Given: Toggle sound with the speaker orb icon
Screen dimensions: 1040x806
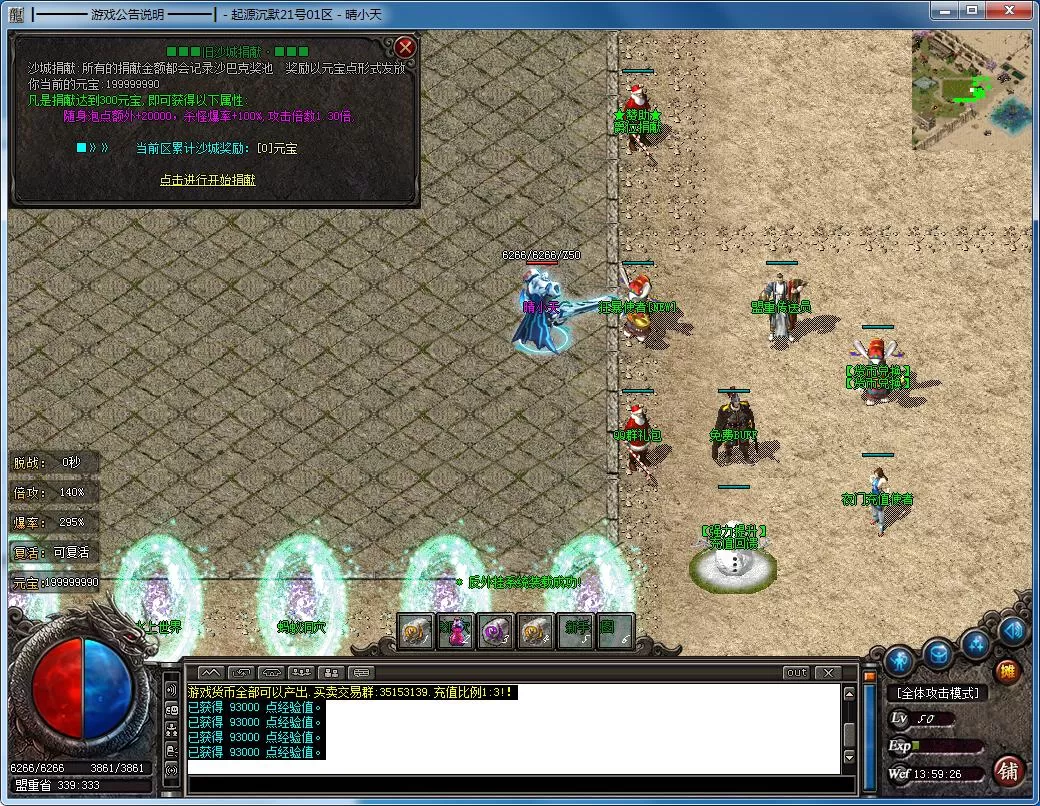Looking at the screenshot, I should point(1012,630).
